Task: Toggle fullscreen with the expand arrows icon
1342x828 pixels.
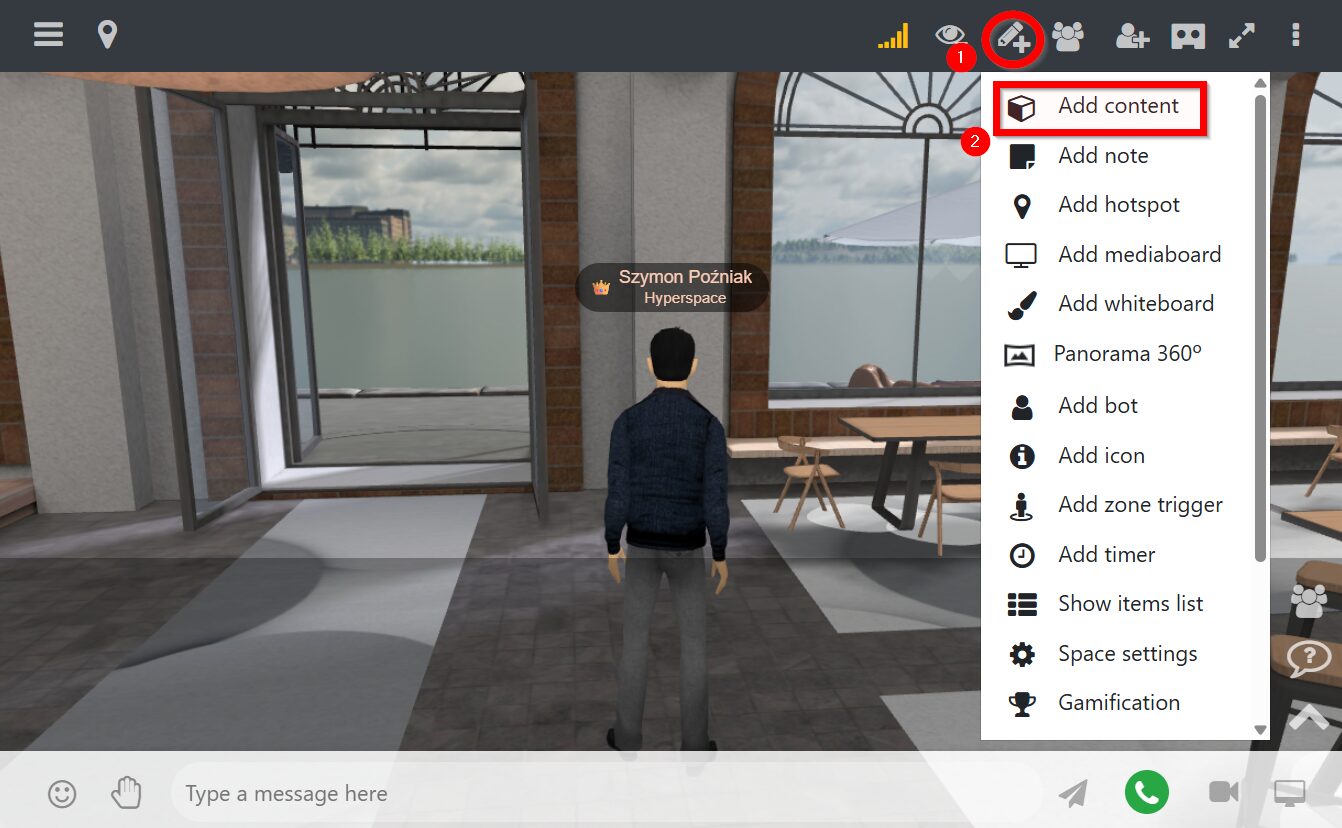Action: 1241,36
